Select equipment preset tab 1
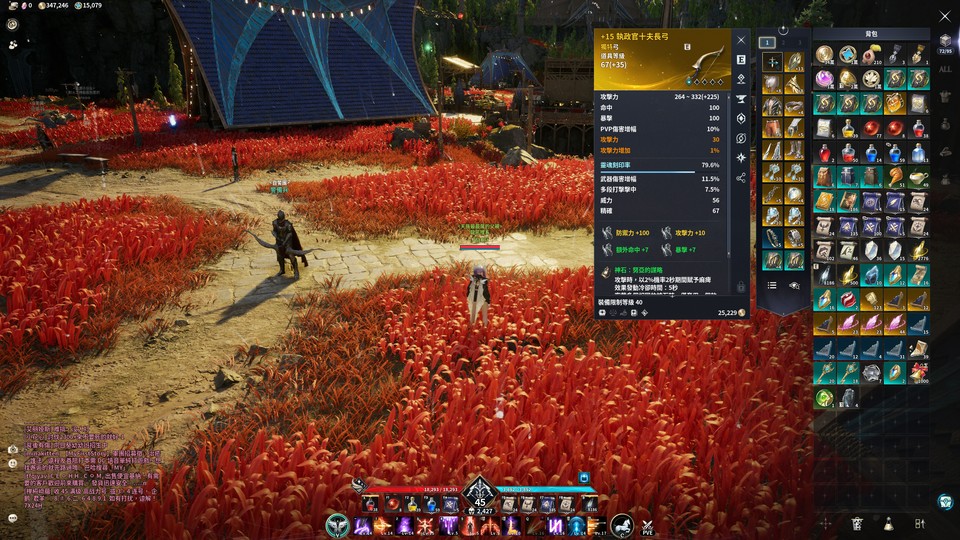Image resolution: width=960 pixels, height=540 pixels. tap(767, 43)
